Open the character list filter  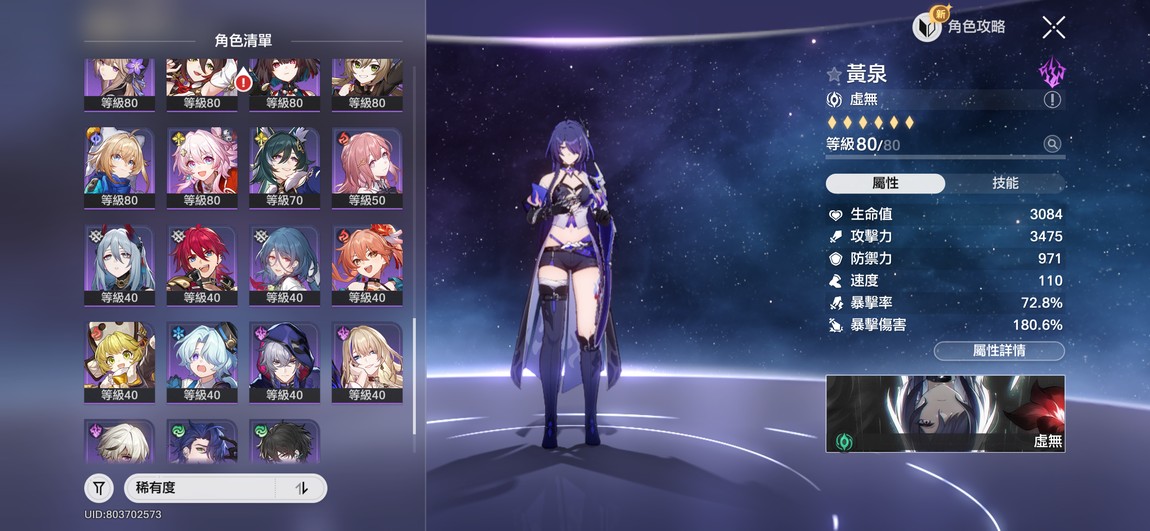(x=98, y=488)
